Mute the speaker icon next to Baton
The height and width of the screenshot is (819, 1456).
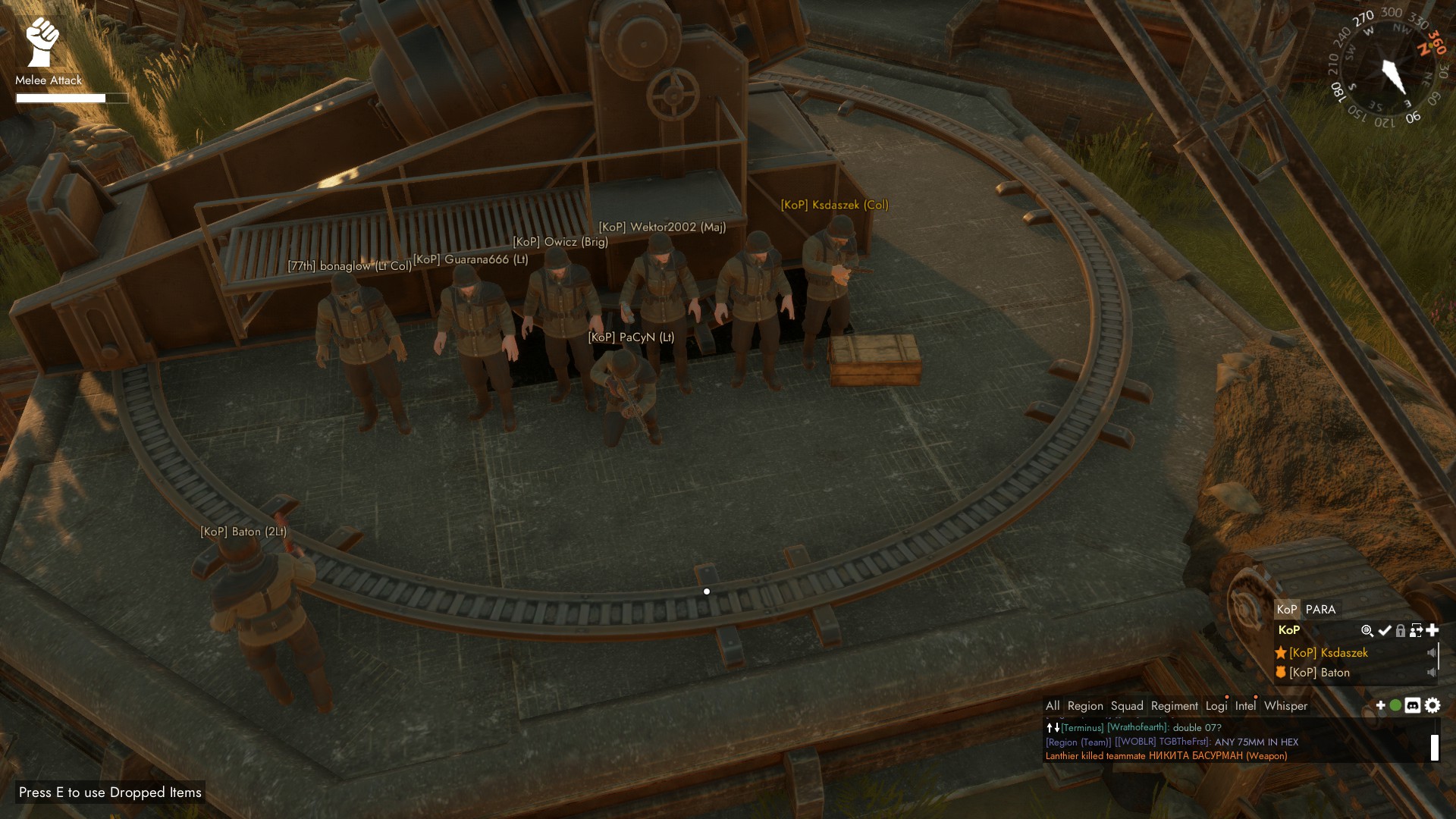1432,673
